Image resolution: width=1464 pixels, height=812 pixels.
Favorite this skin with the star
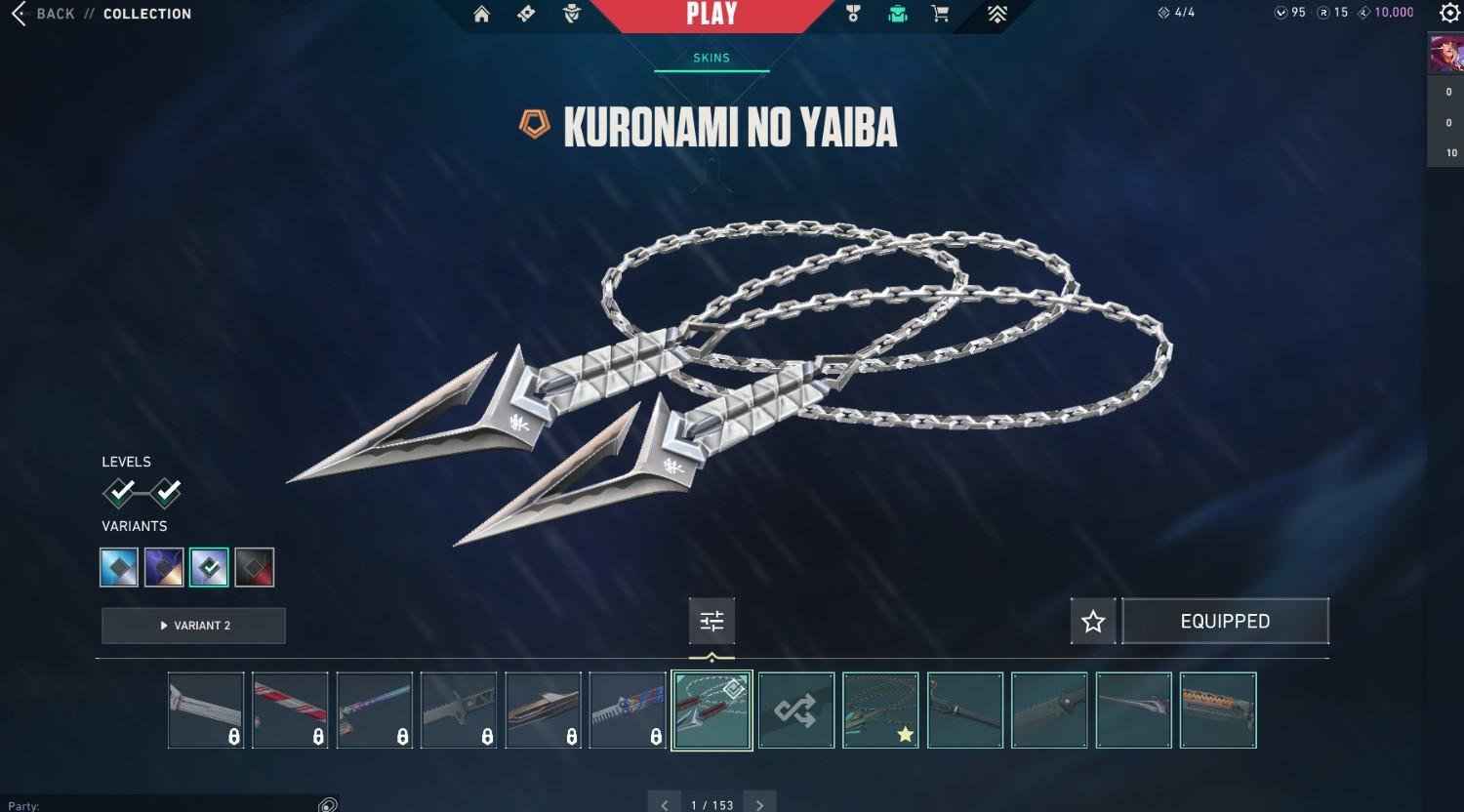(x=1092, y=621)
